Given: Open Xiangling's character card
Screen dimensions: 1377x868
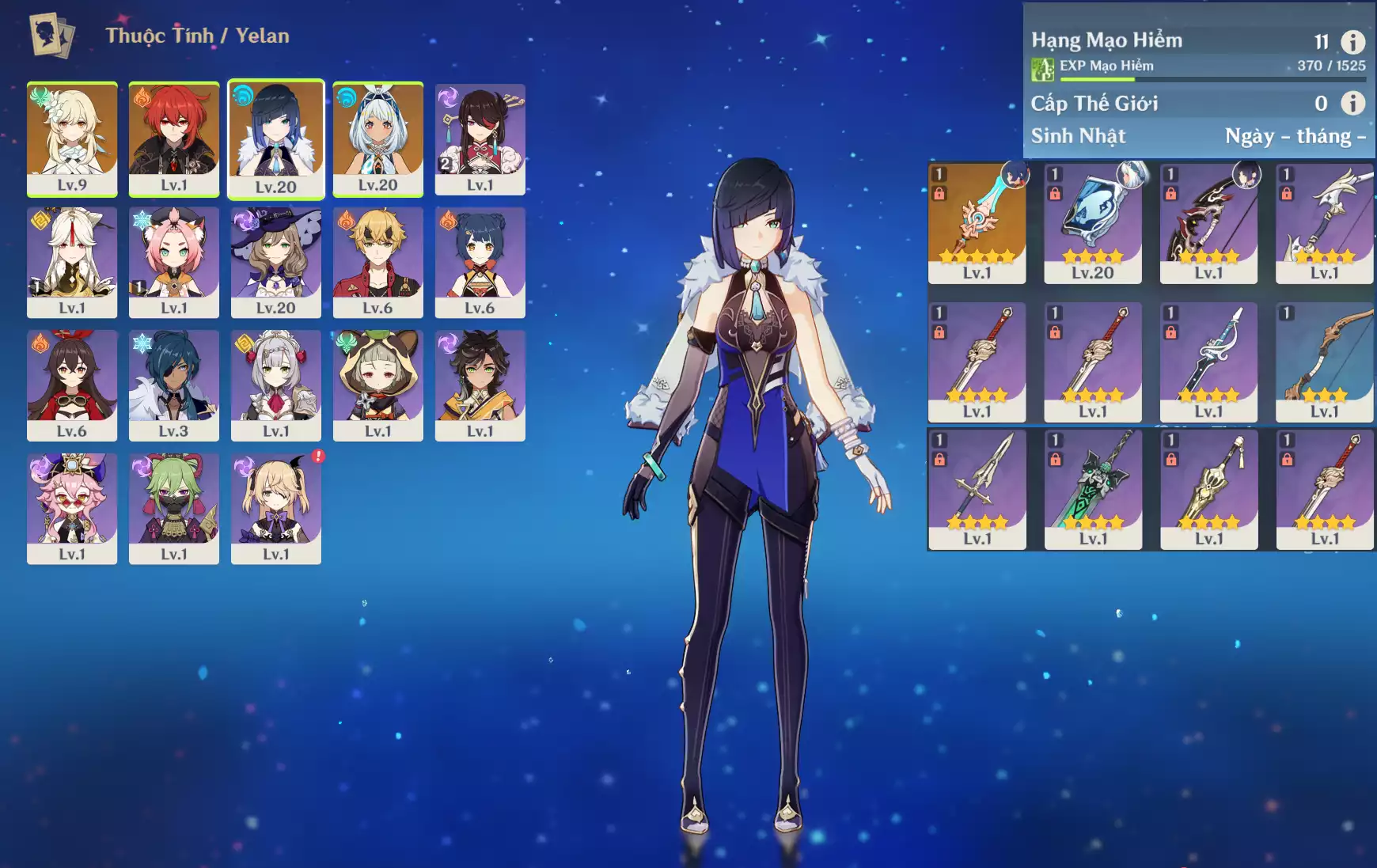Looking at the screenshot, I should click(x=480, y=262).
